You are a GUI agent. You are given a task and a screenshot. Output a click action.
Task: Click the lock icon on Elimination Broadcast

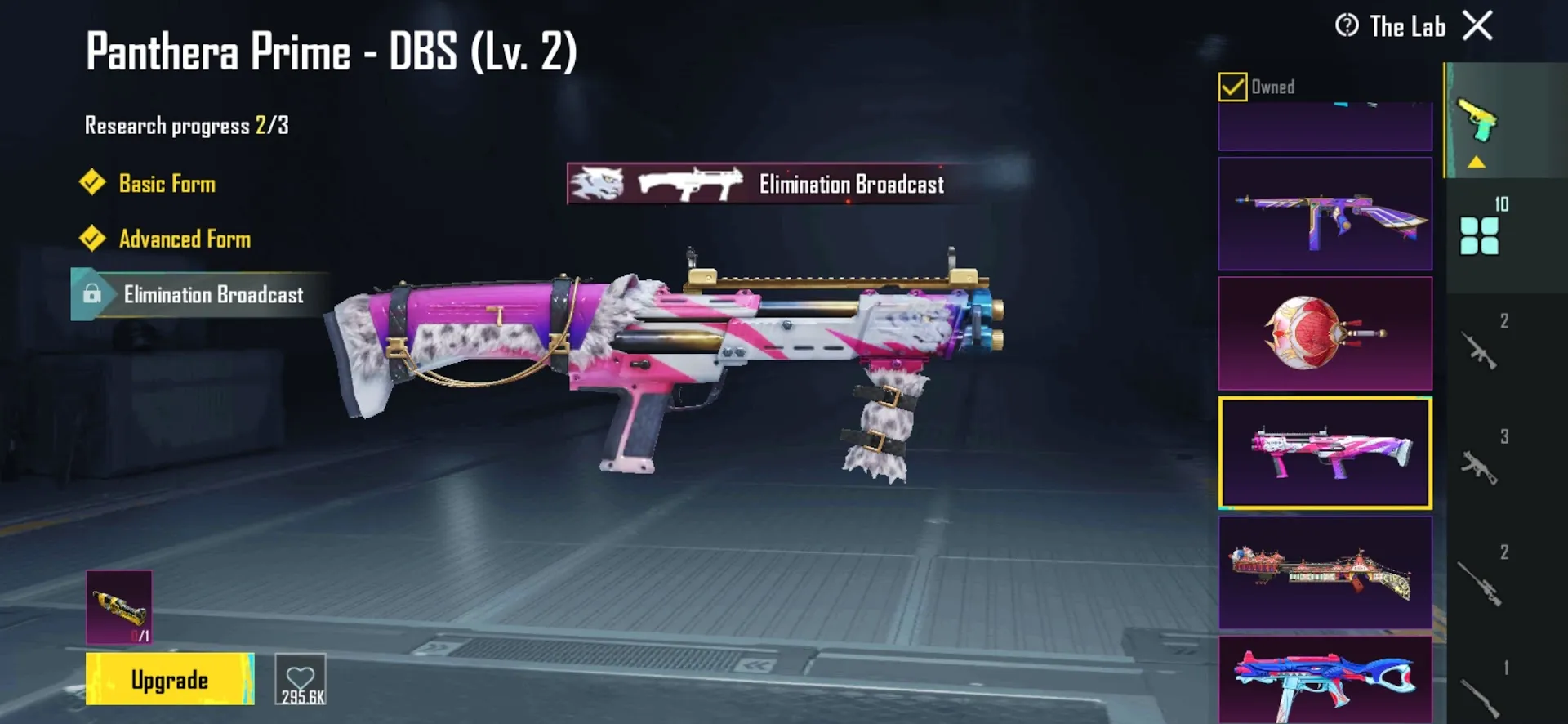(91, 294)
